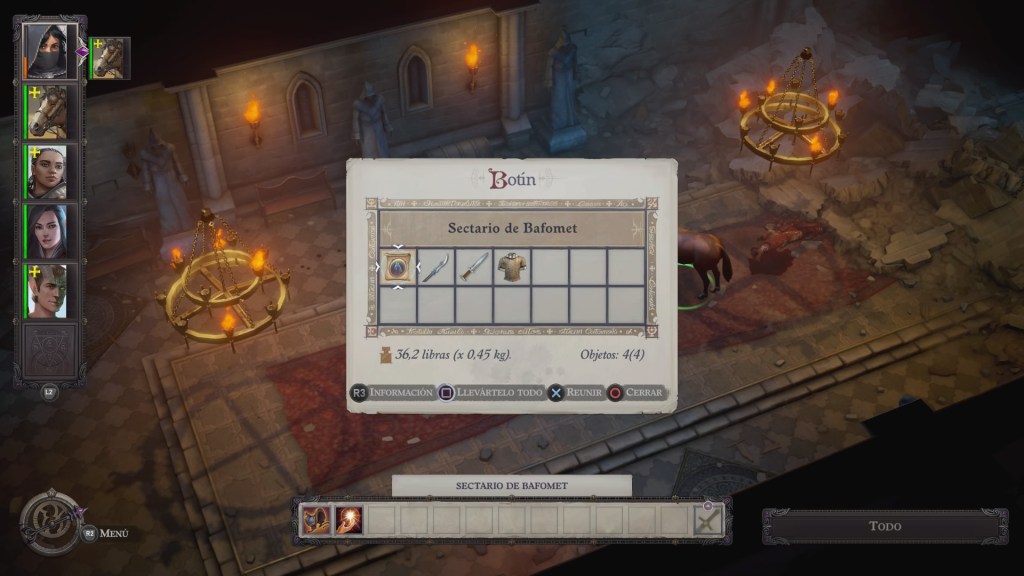This screenshot has height=576, width=1024.
Task: Pick the curved blade from the loot
Action: click(435, 267)
